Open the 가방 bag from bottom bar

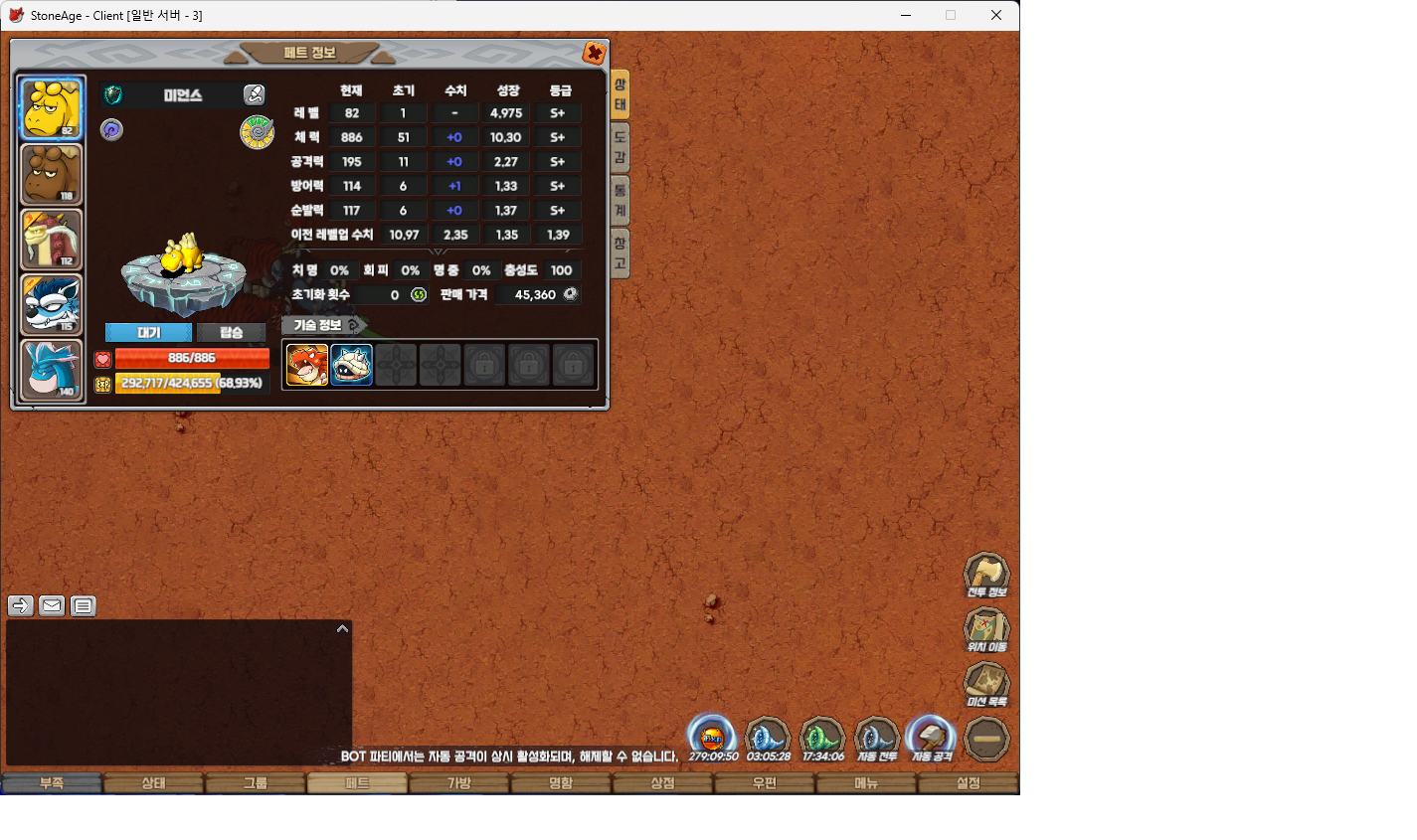point(458,783)
